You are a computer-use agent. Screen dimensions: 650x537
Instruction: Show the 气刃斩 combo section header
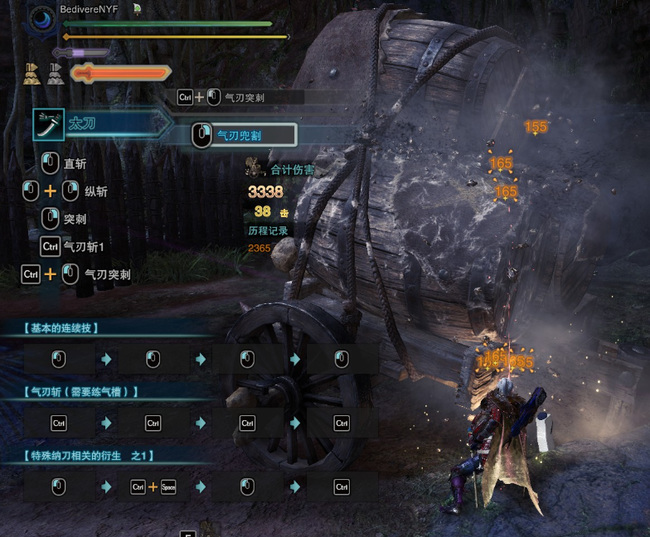pos(81,391)
